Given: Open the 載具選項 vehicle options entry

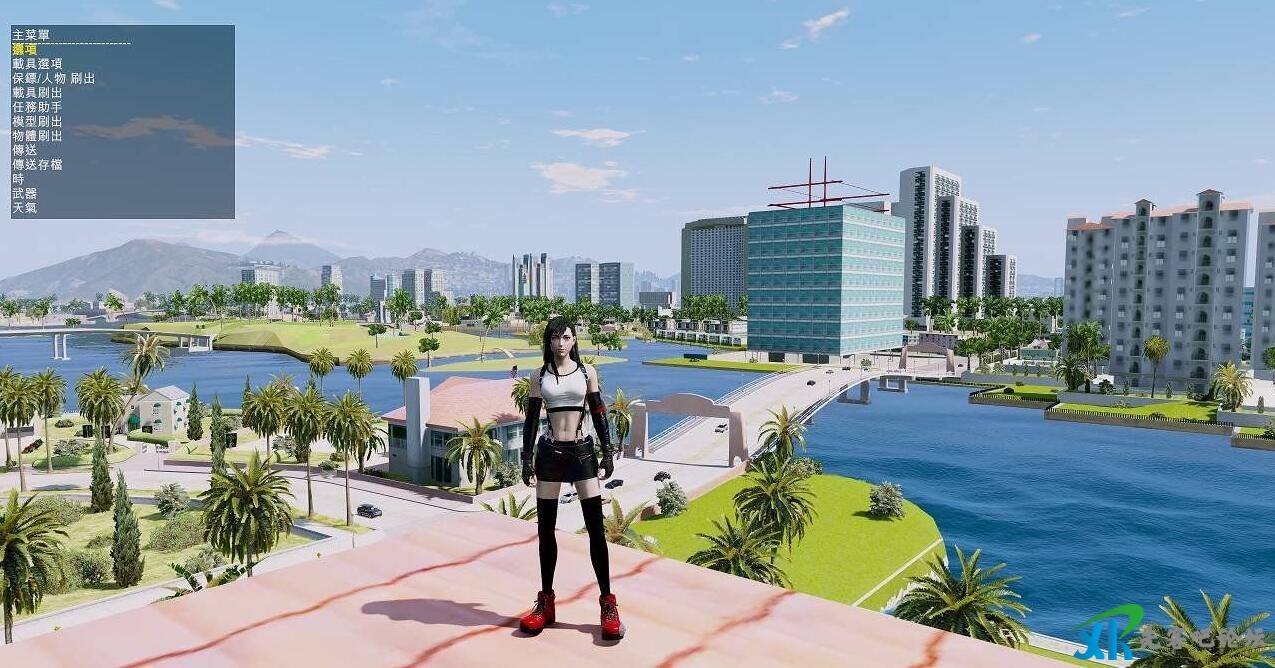Looking at the screenshot, I should (x=37, y=64).
